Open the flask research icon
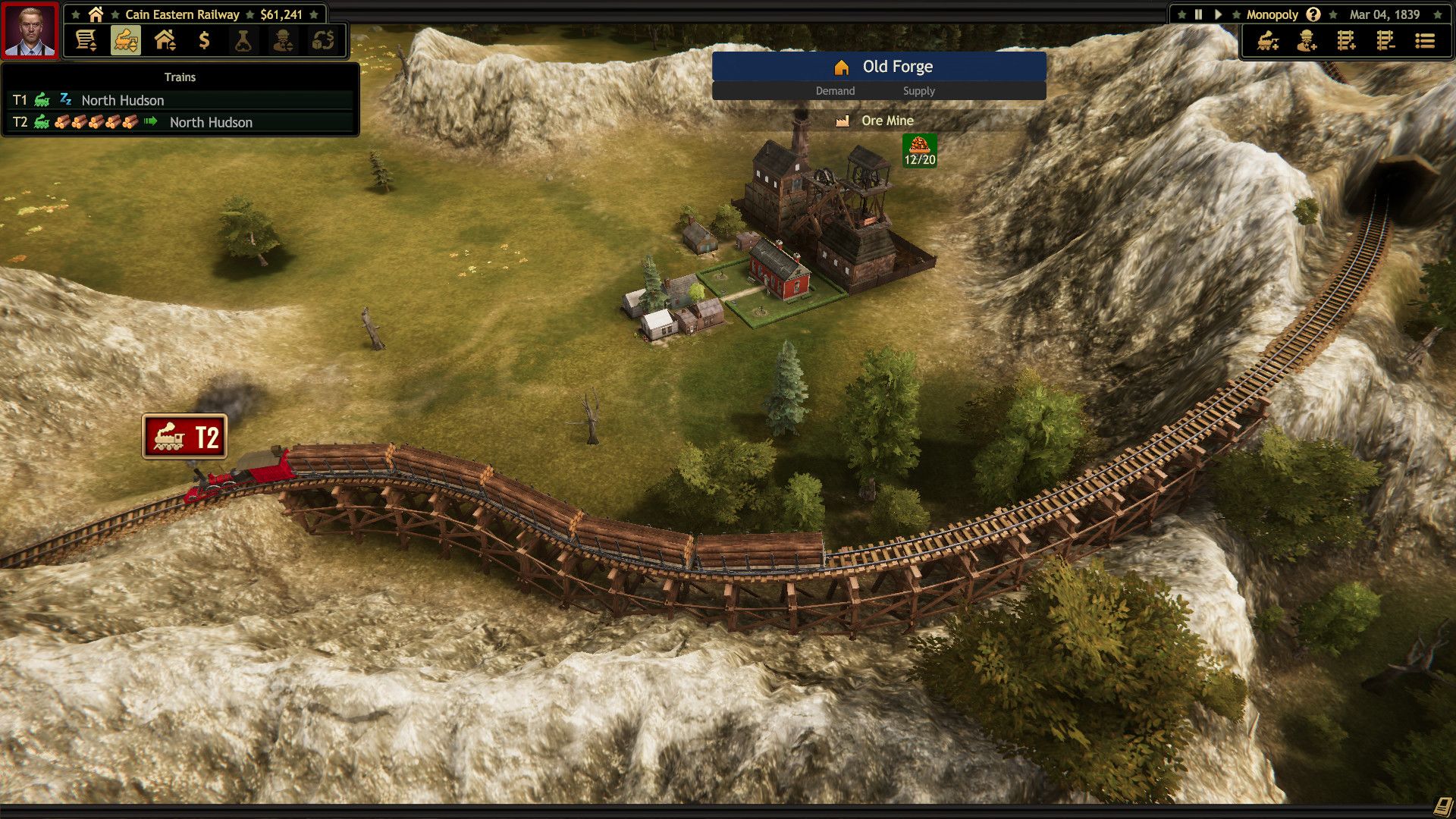 (243, 40)
